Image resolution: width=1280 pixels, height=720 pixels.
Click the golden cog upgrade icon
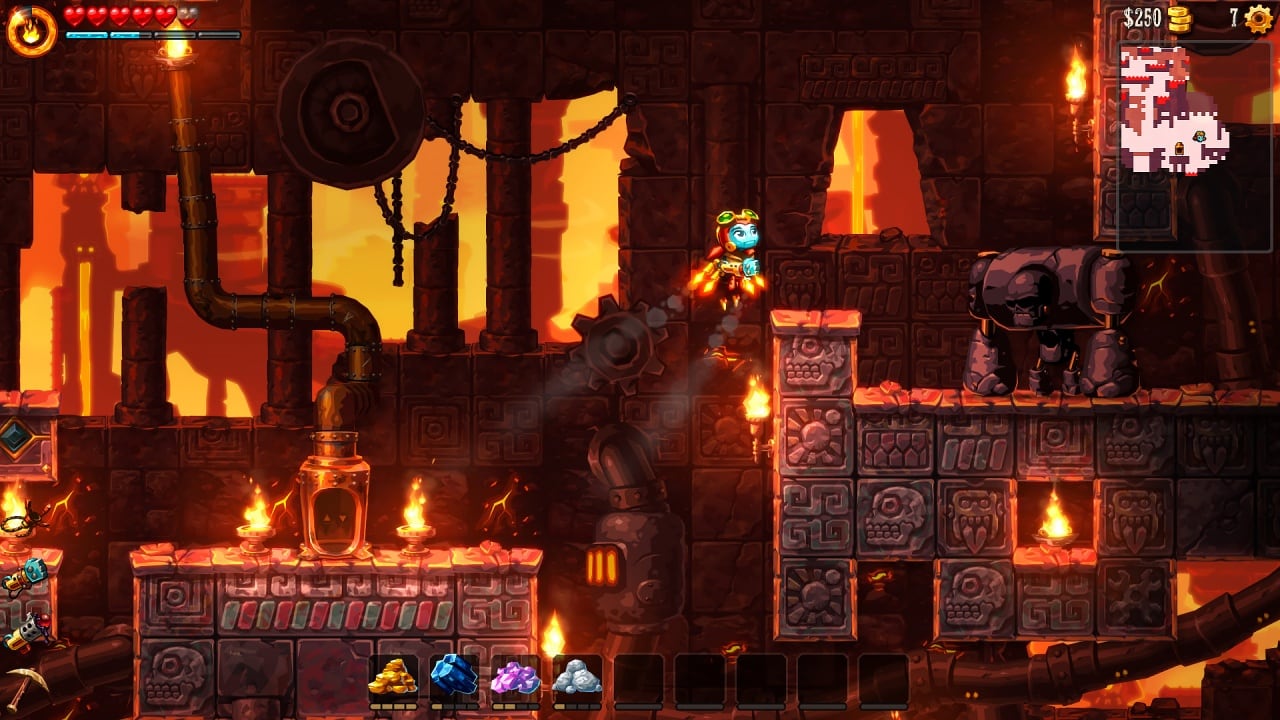click(1258, 18)
